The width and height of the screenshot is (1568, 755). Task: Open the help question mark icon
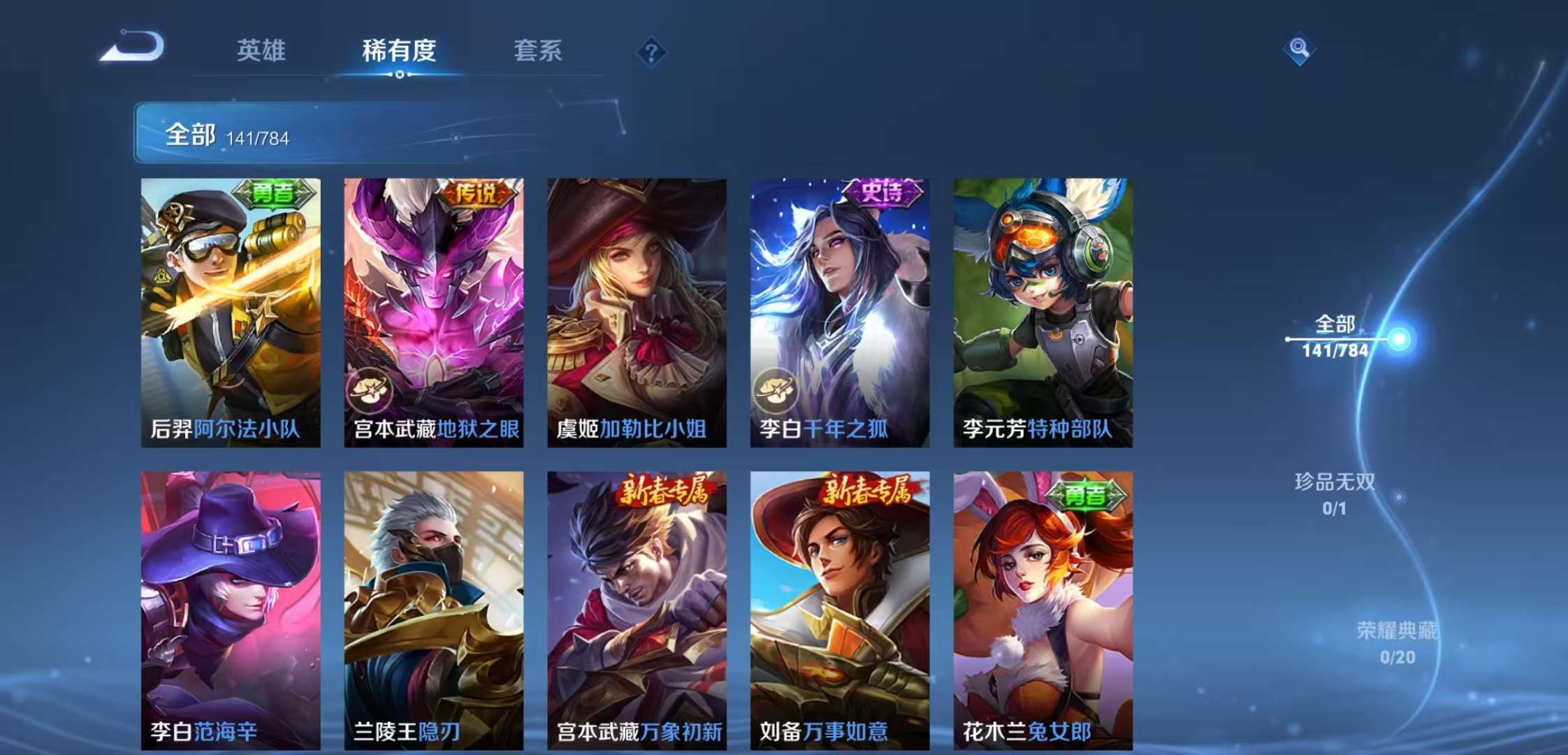pos(651,51)
